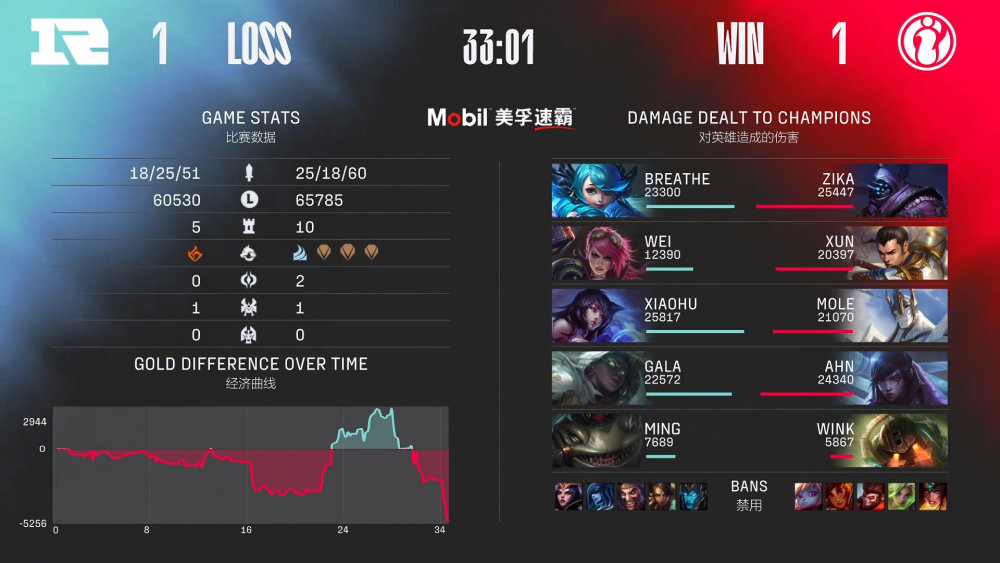Select GALA's champion portrait
Image resolution: width=1000 pixels, height=563 pixels.
point(596,378)
